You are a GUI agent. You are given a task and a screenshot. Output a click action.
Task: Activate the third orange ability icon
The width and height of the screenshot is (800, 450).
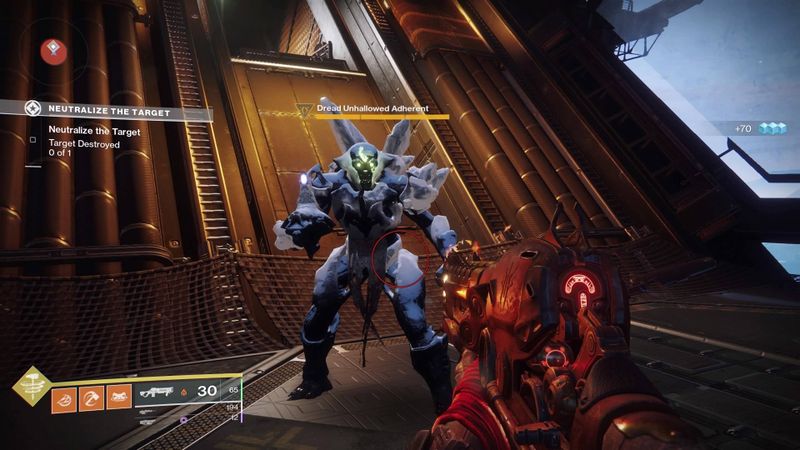118,398
